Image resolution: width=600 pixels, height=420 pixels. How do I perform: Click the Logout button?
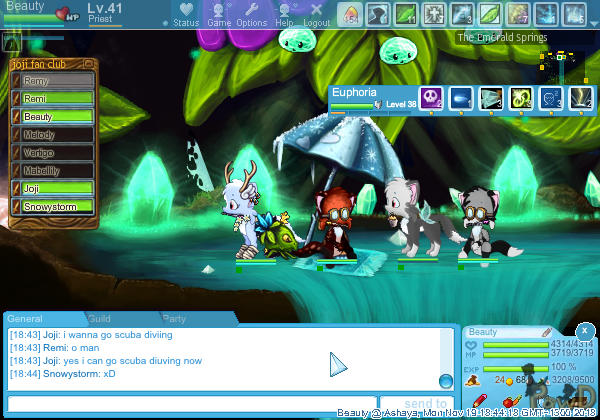[316, 14]
